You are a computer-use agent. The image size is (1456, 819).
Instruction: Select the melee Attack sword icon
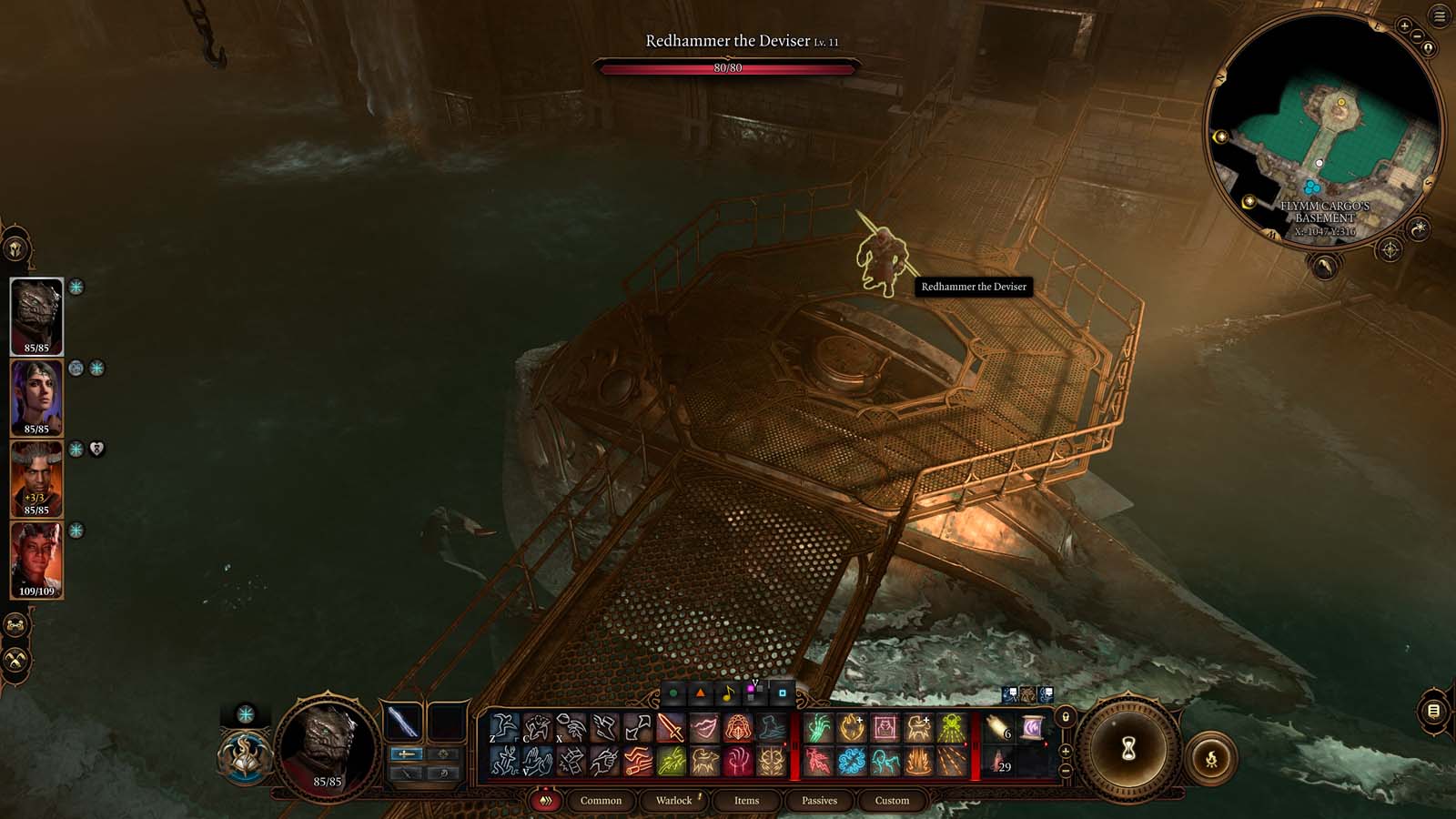(x=670, y=728)
